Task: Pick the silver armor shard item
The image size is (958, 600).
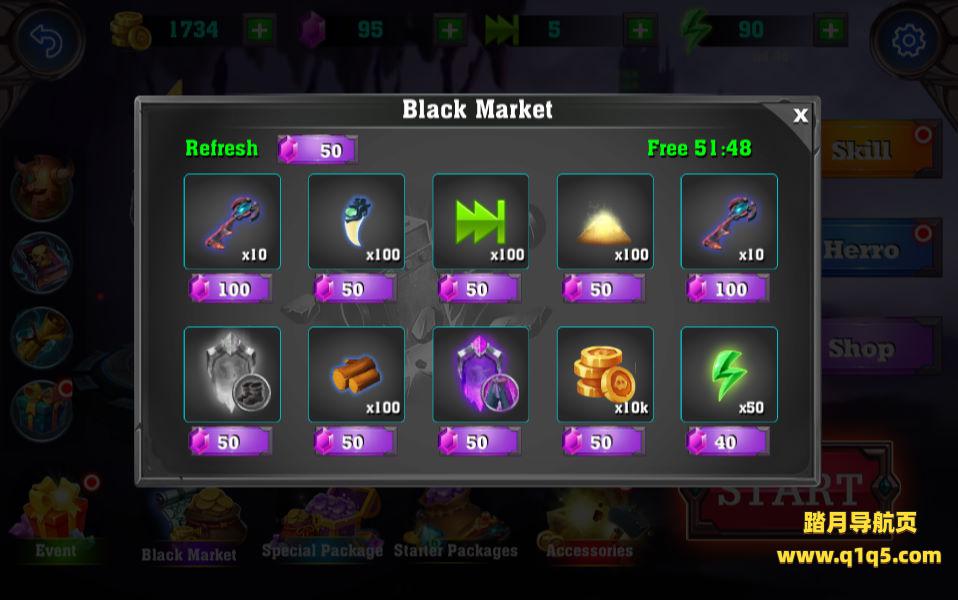Action: pyautogui.click(x=232, y=374)
